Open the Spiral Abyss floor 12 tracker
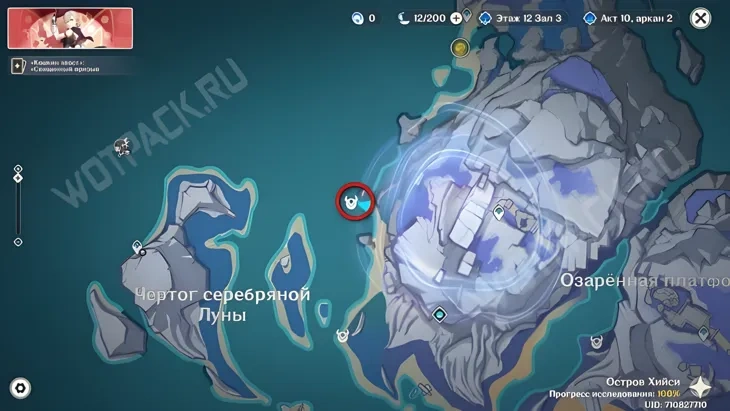 click(x=519, y=18)
